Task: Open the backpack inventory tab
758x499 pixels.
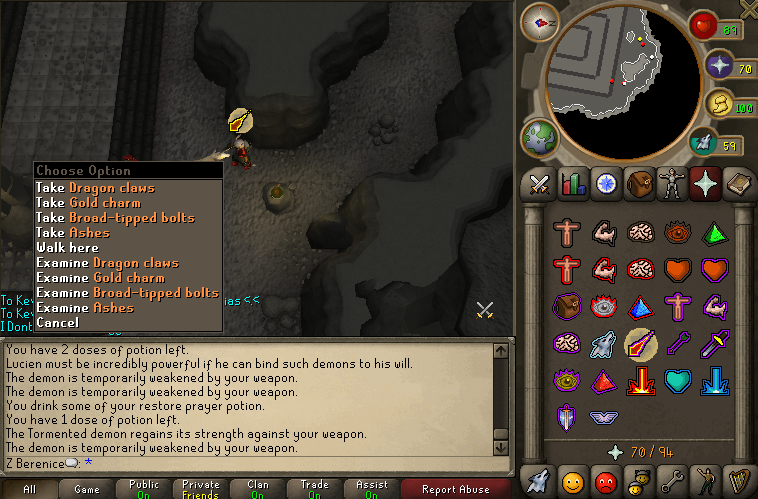Action: pos(639,184)
